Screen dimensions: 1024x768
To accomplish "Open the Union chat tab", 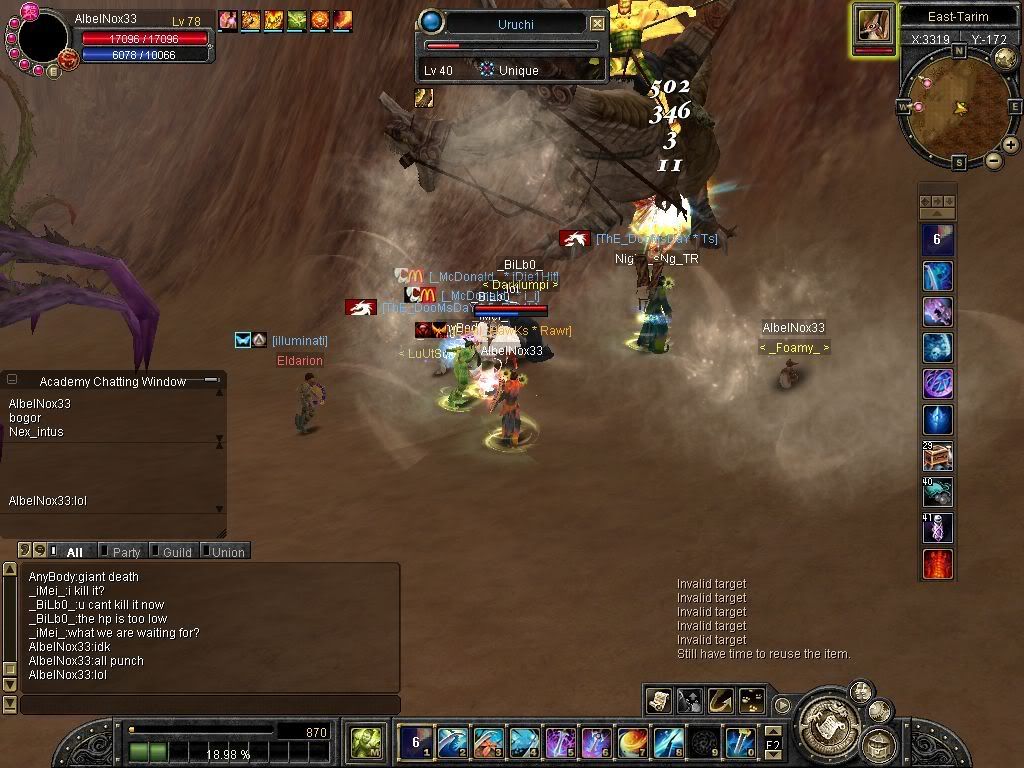I will pos(227,551).
